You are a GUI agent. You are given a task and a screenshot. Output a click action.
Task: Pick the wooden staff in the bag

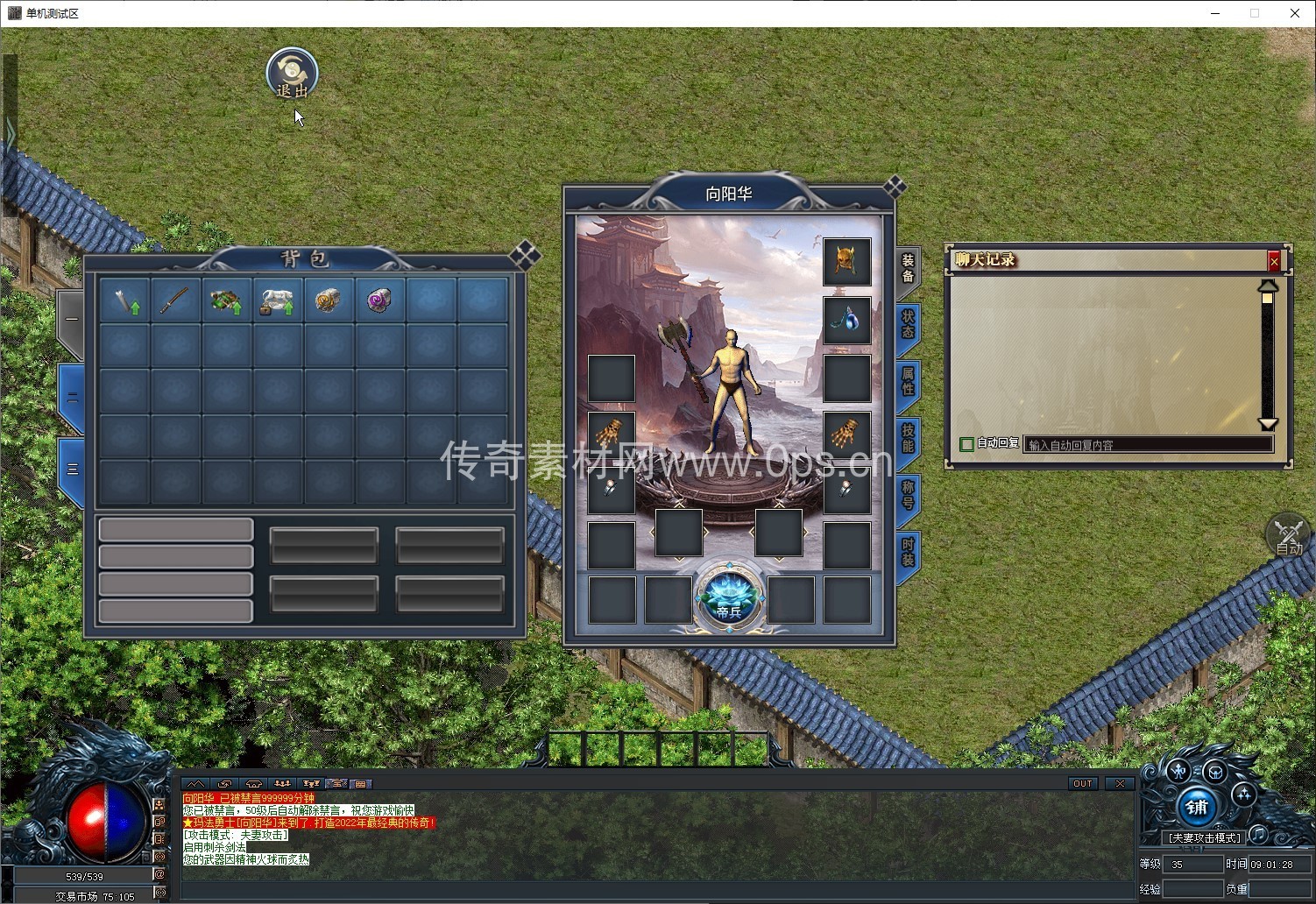[x=175, y=300]
